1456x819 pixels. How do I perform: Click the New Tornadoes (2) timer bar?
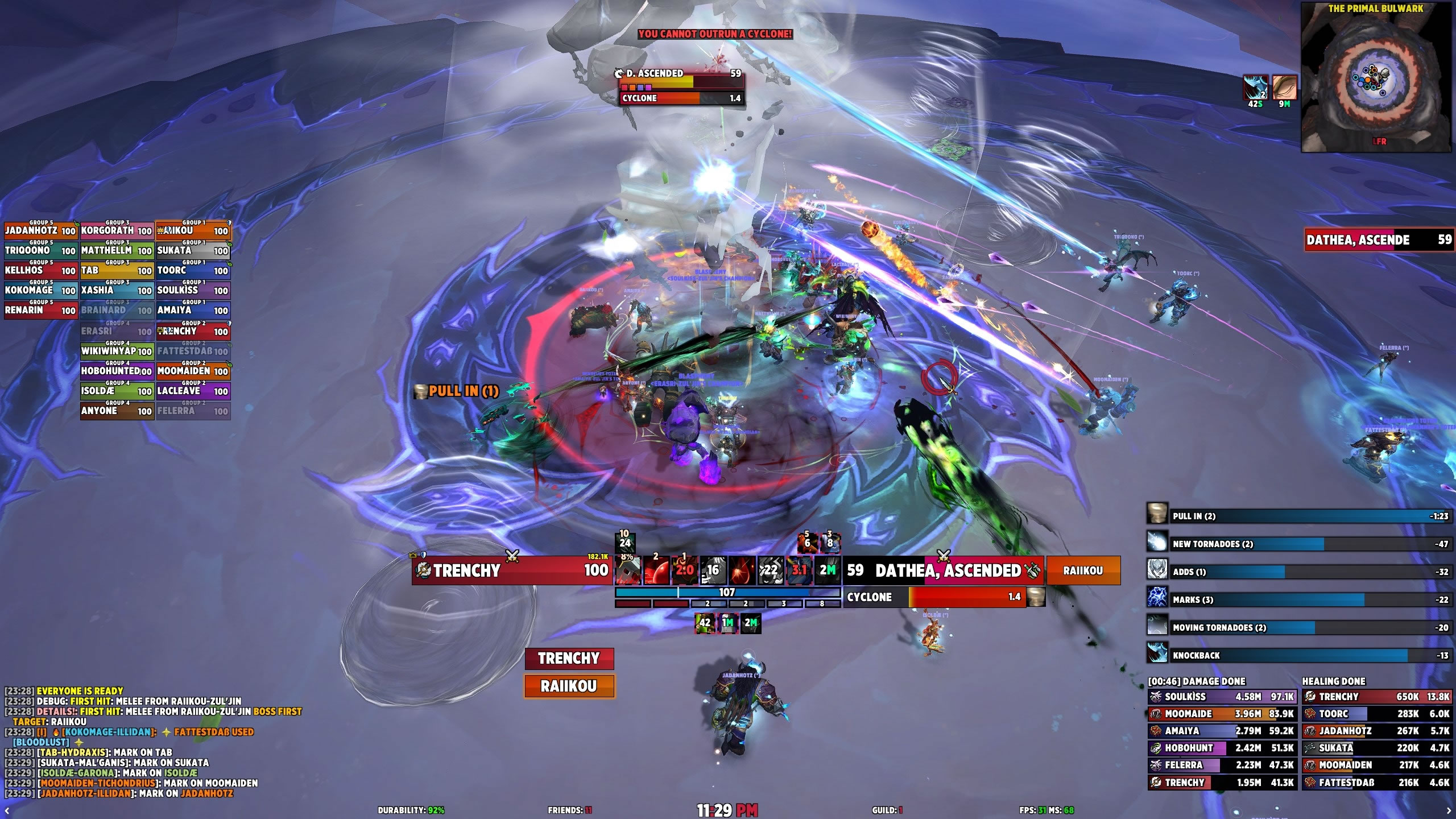(x=1308, y=544)
